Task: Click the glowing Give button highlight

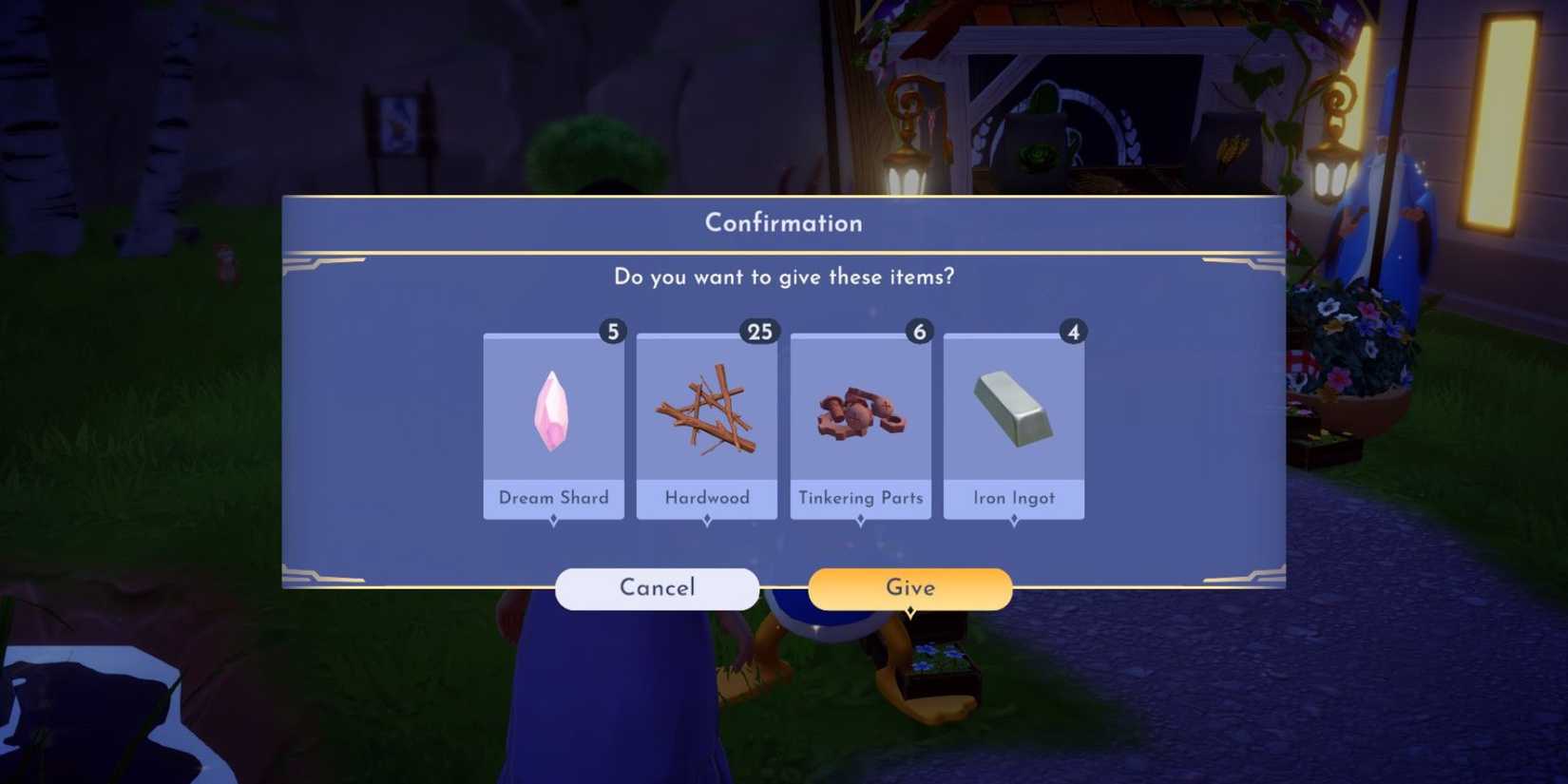Action: (x=909, y=587)
